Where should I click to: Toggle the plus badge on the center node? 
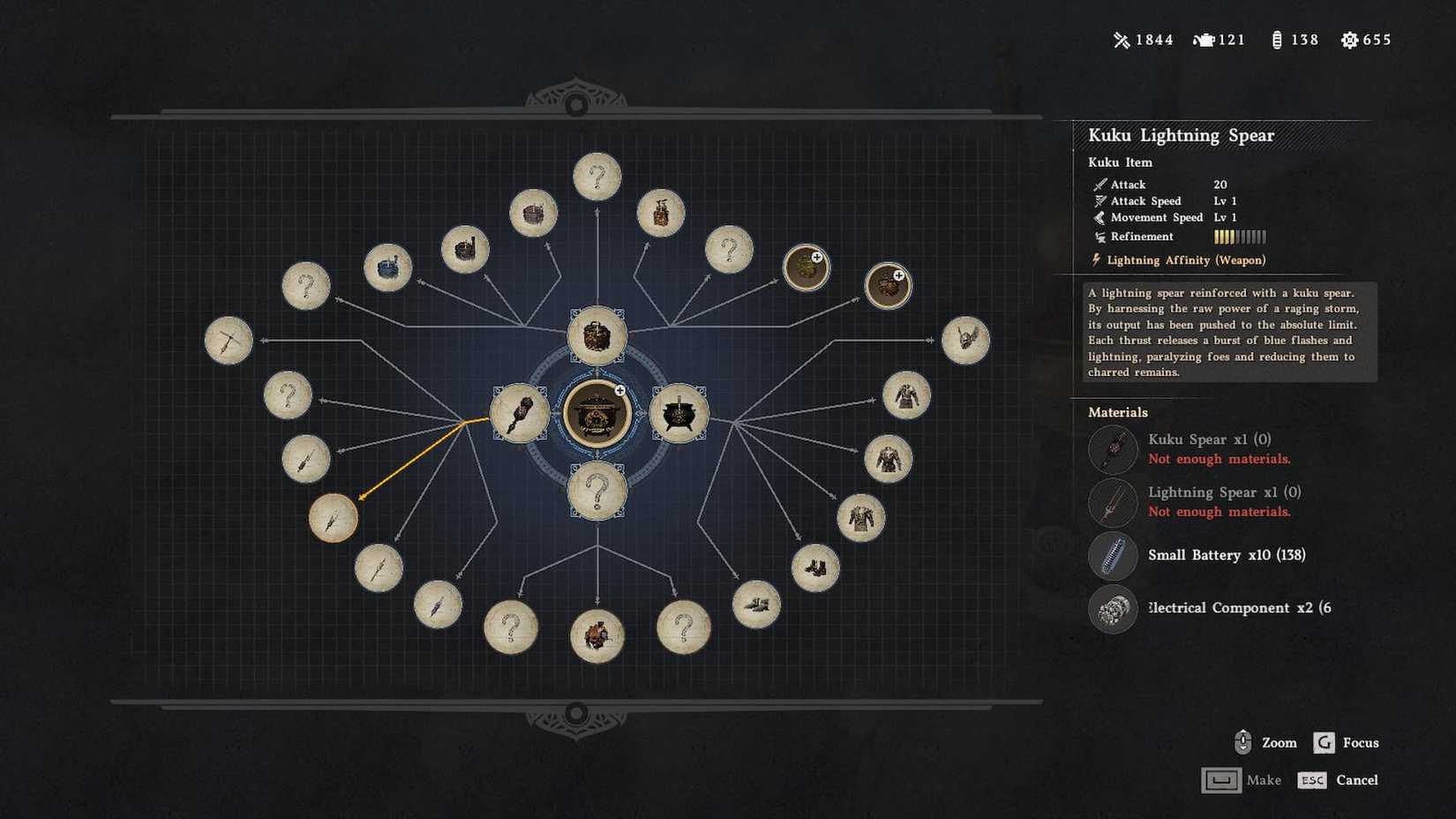coord(619,389)
